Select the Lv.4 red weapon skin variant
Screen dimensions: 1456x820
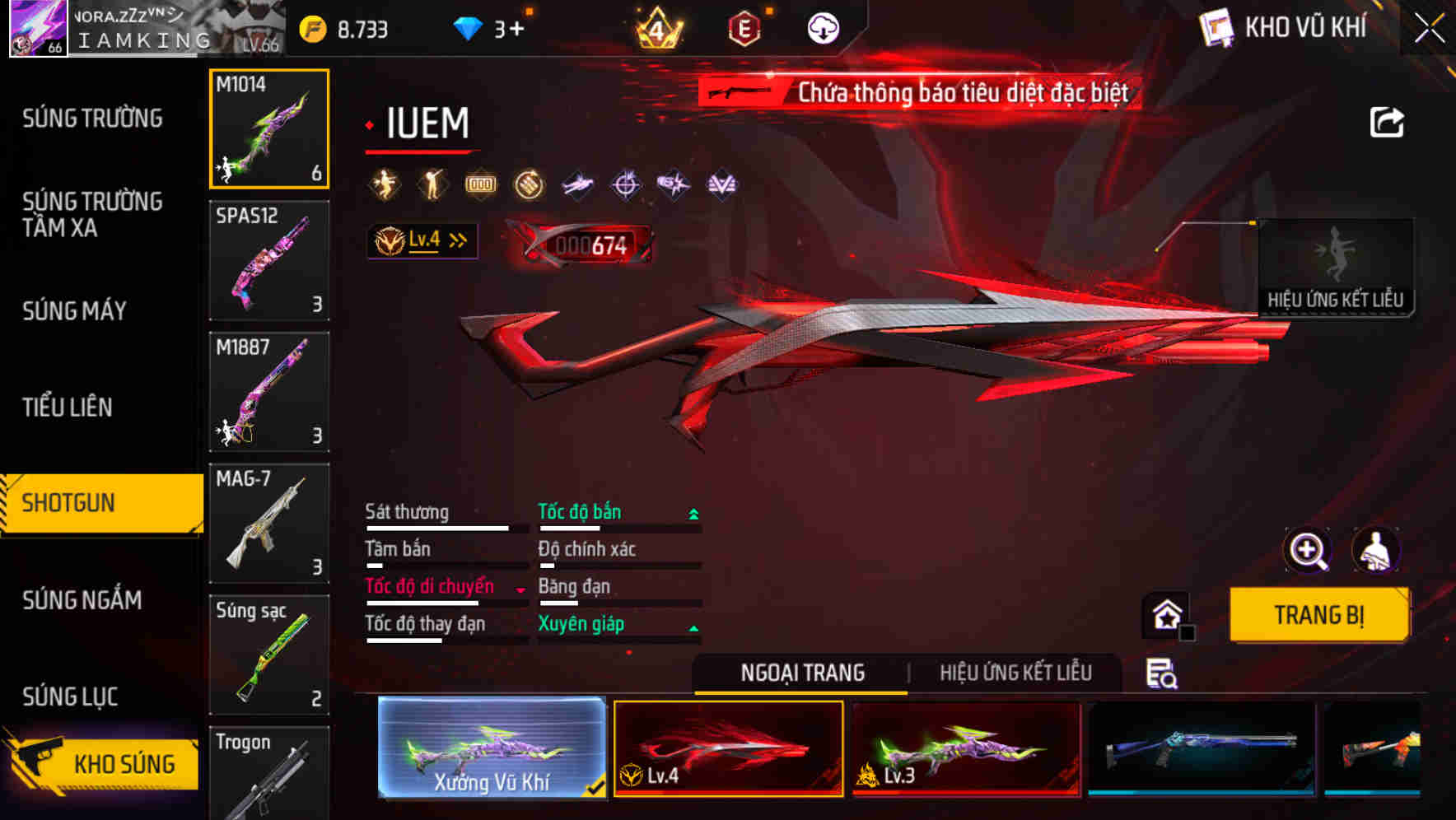point(728,748)
